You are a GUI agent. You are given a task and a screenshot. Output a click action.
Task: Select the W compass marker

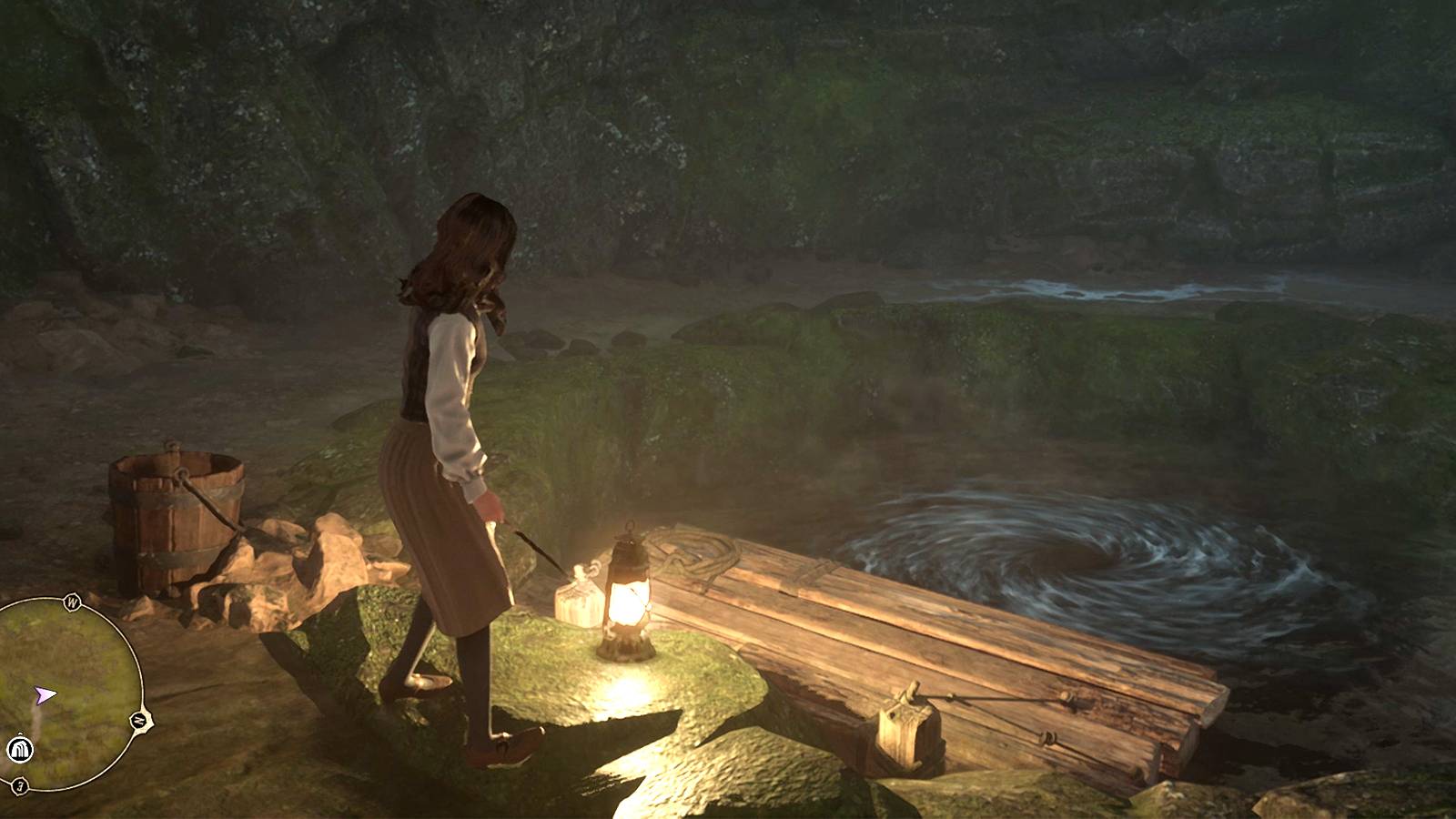click(71, 601)
